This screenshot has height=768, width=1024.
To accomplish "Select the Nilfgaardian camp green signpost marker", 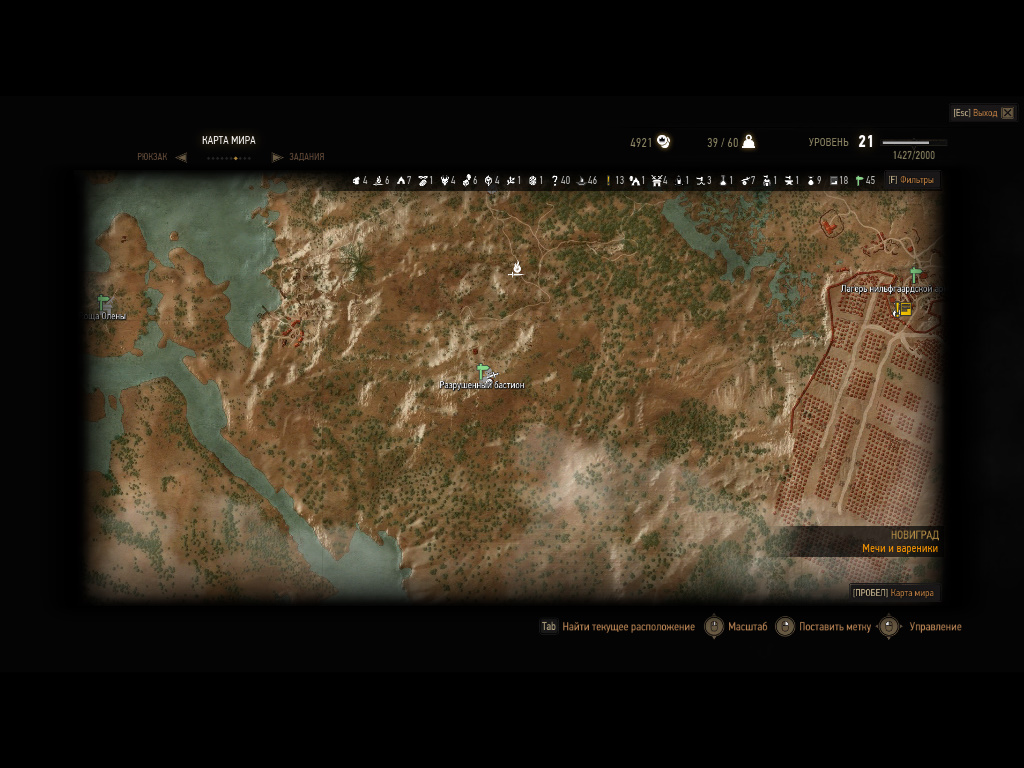I will (x=915, y=274).
